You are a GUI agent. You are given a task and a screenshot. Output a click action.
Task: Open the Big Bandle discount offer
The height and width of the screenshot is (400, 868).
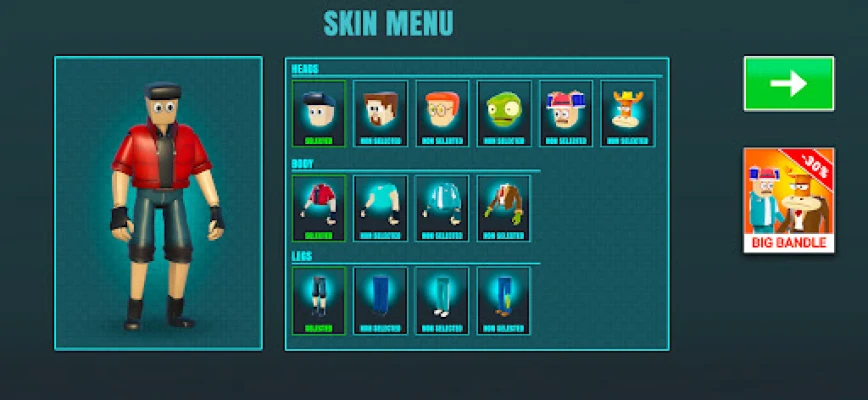pos(788,200)
